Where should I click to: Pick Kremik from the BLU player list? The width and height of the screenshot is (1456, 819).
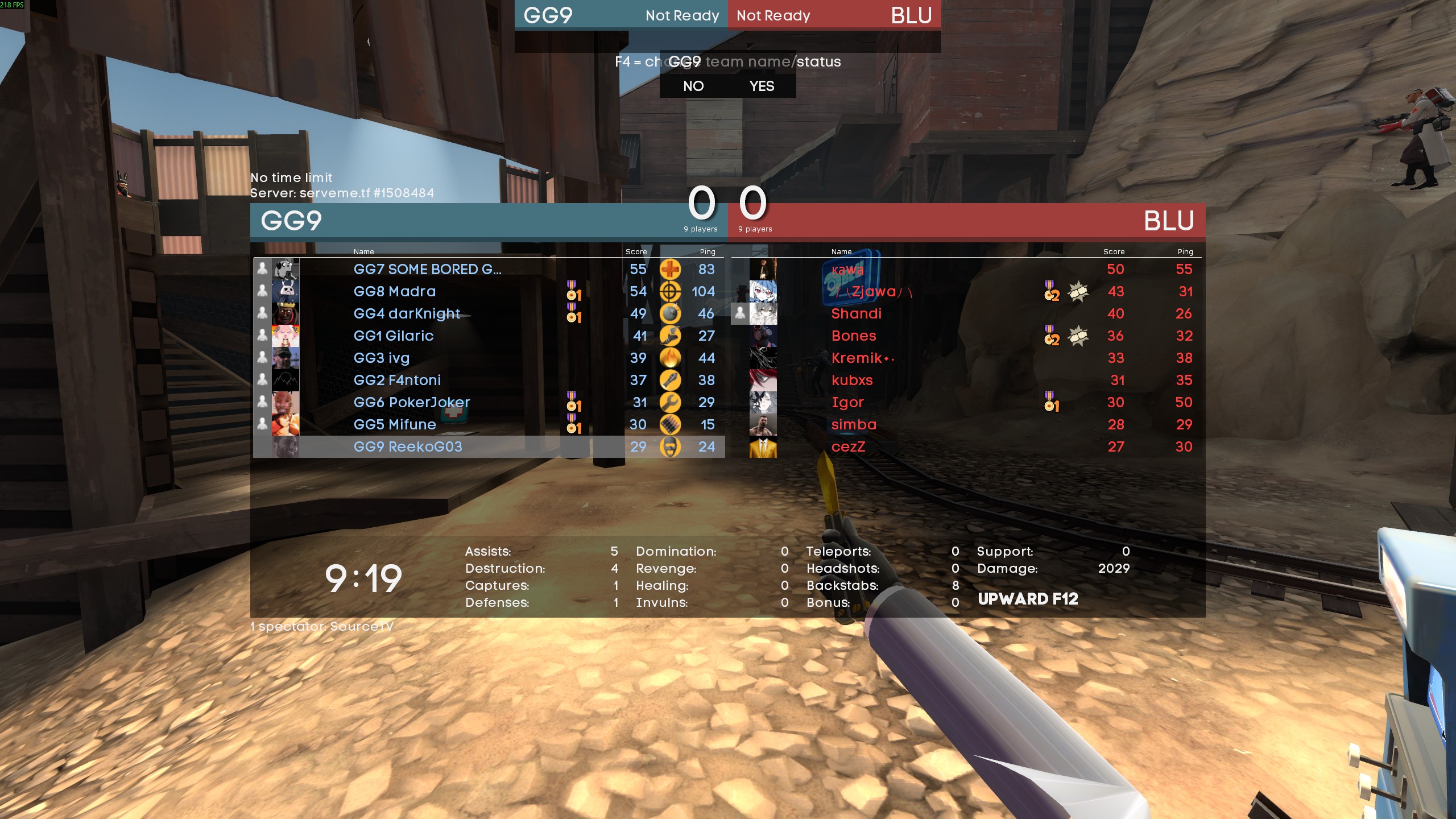coord(857,358)
